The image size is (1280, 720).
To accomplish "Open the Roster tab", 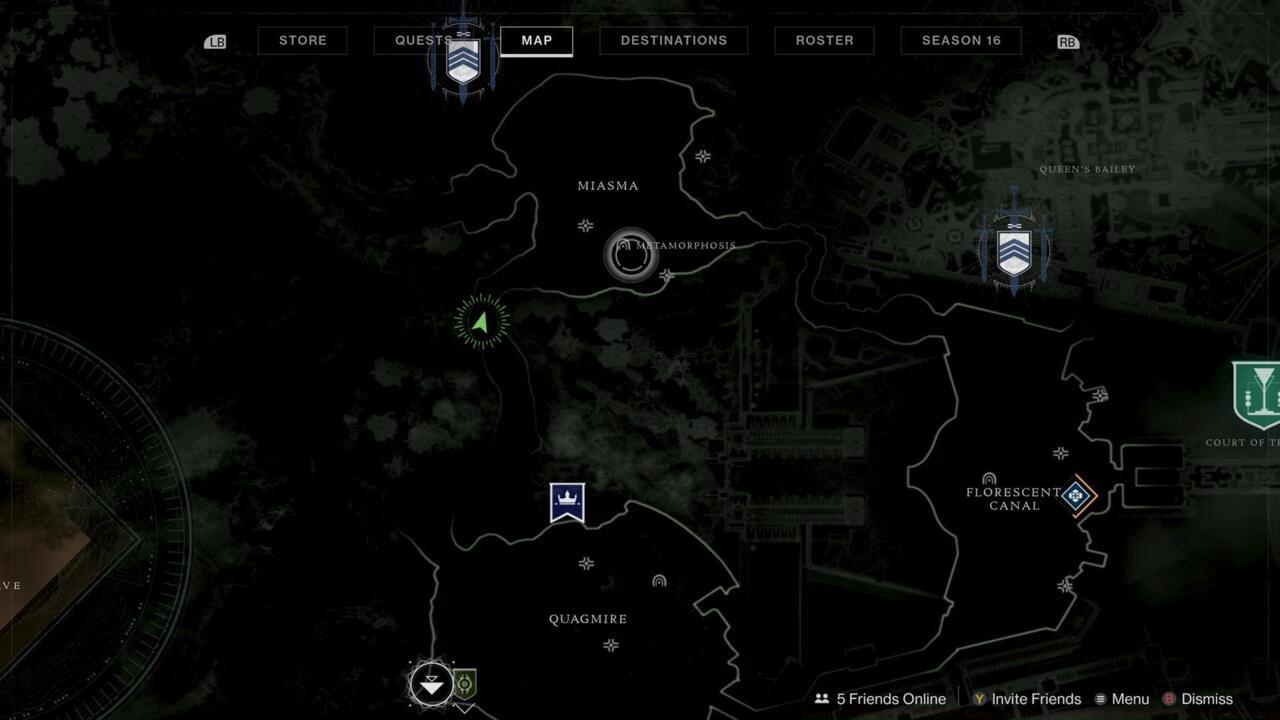I will (x=824, y=40).
